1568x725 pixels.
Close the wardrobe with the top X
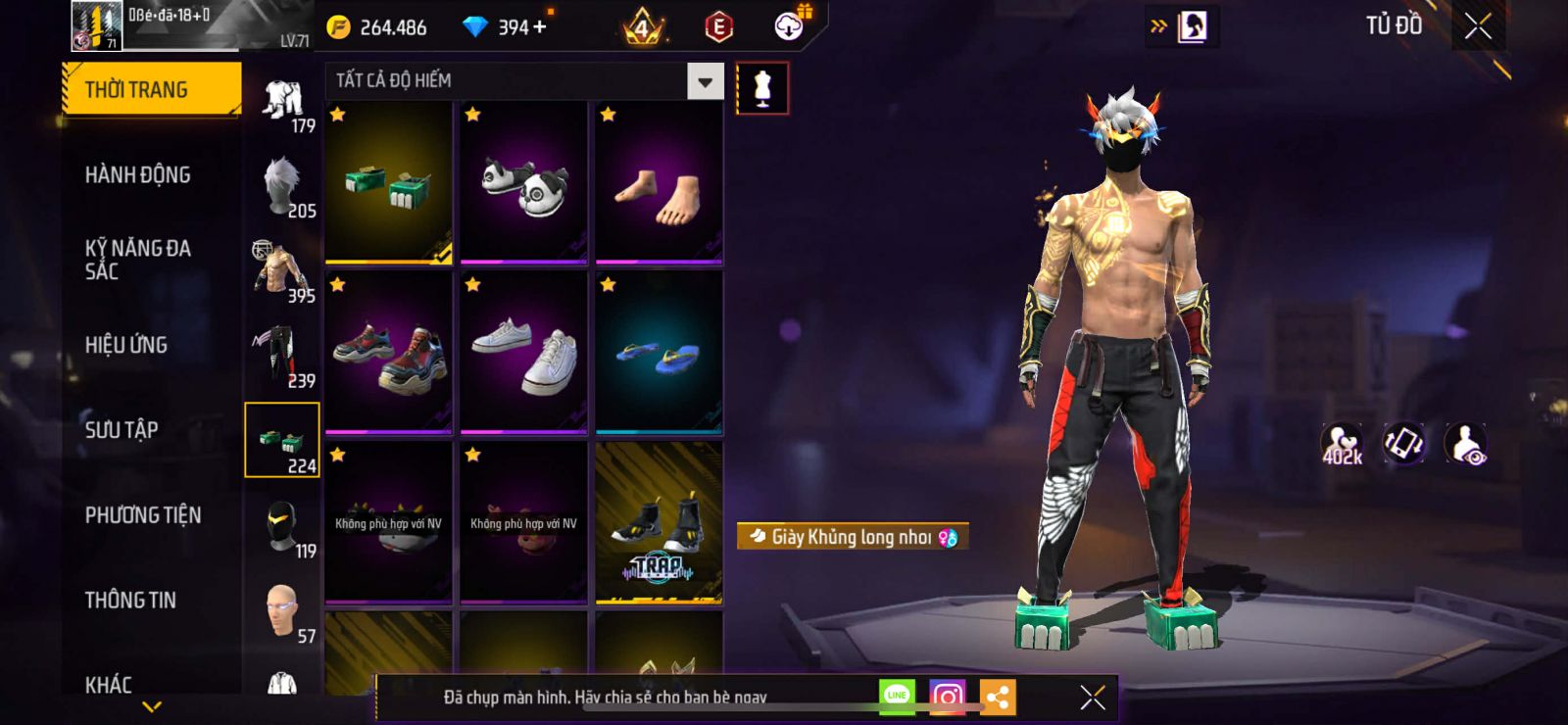(x=1478, y=26)
